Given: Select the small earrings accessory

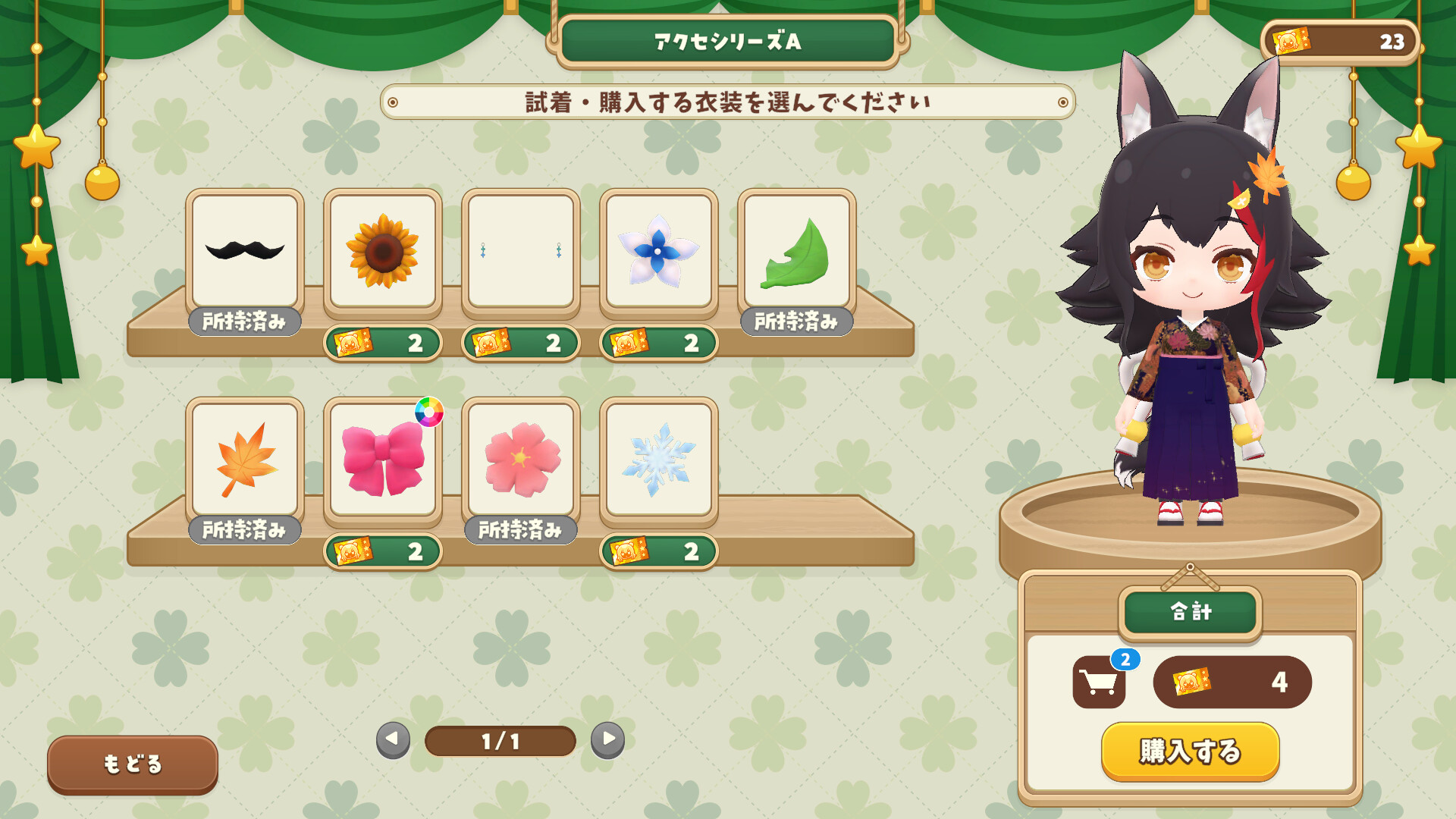Looking at the screenshot, I should click(x=520, y=251).
